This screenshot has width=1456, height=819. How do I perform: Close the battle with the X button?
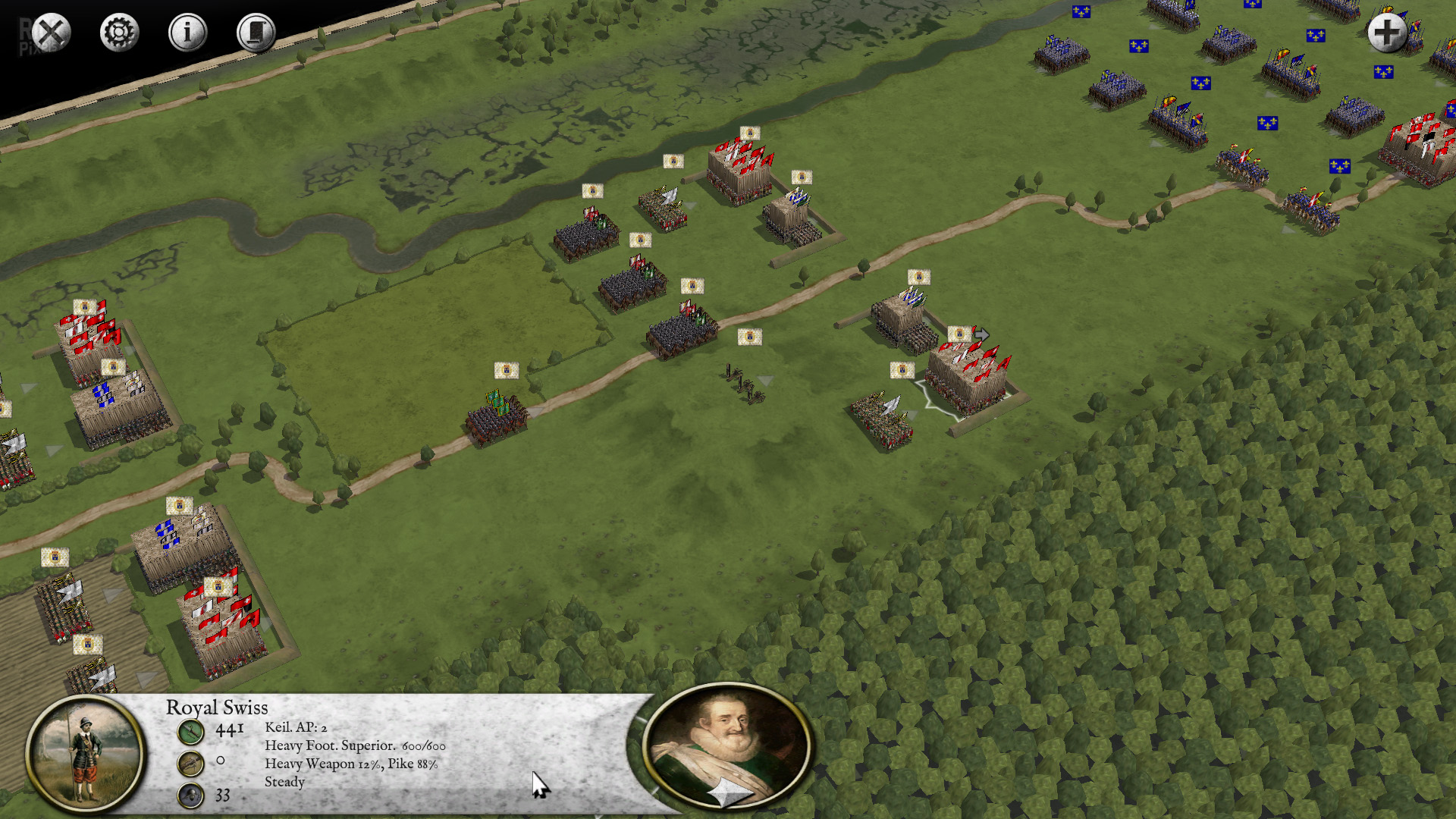click(52, 33)
